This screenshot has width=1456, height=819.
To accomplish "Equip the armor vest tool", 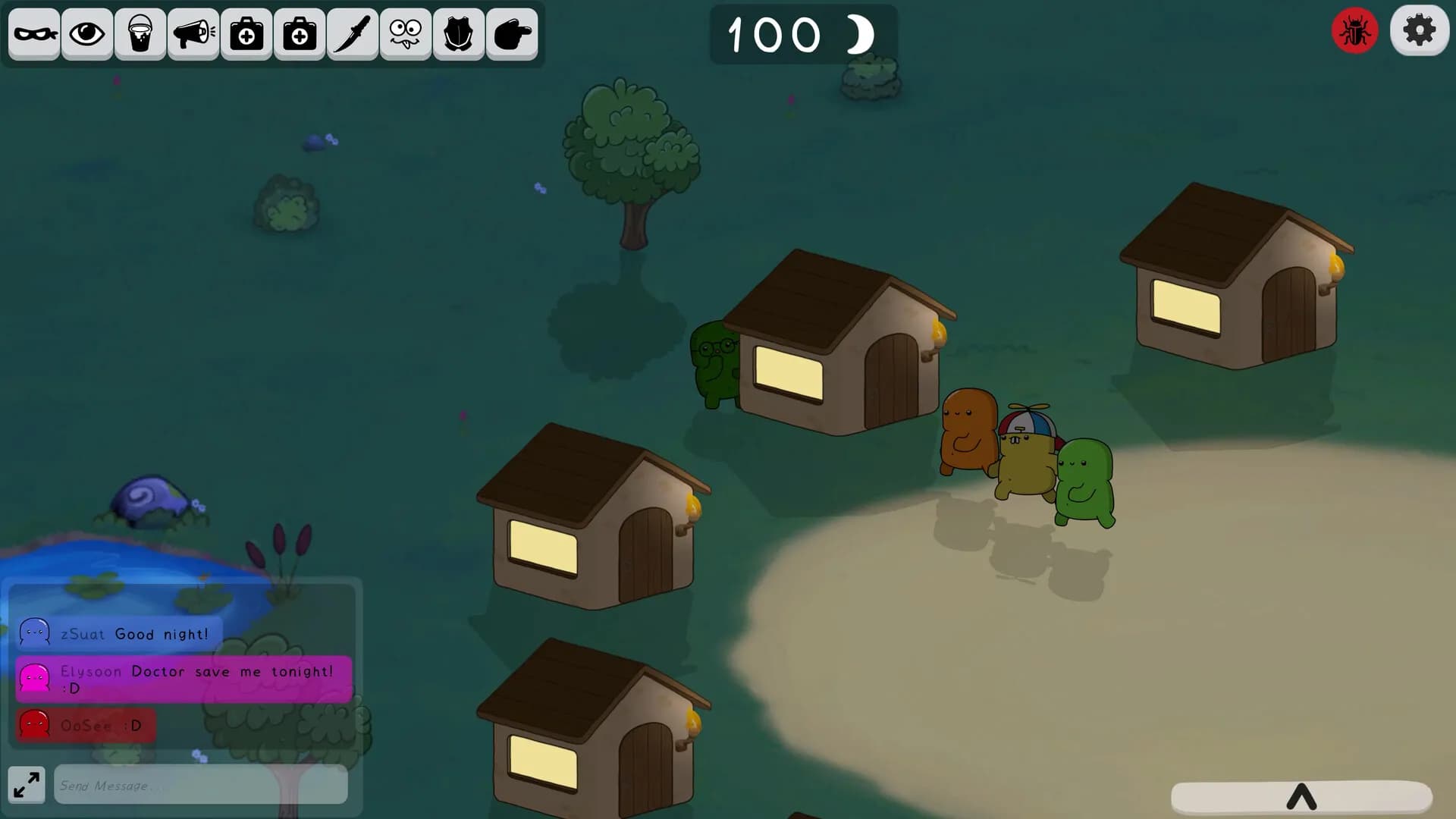I will point(458,33).
